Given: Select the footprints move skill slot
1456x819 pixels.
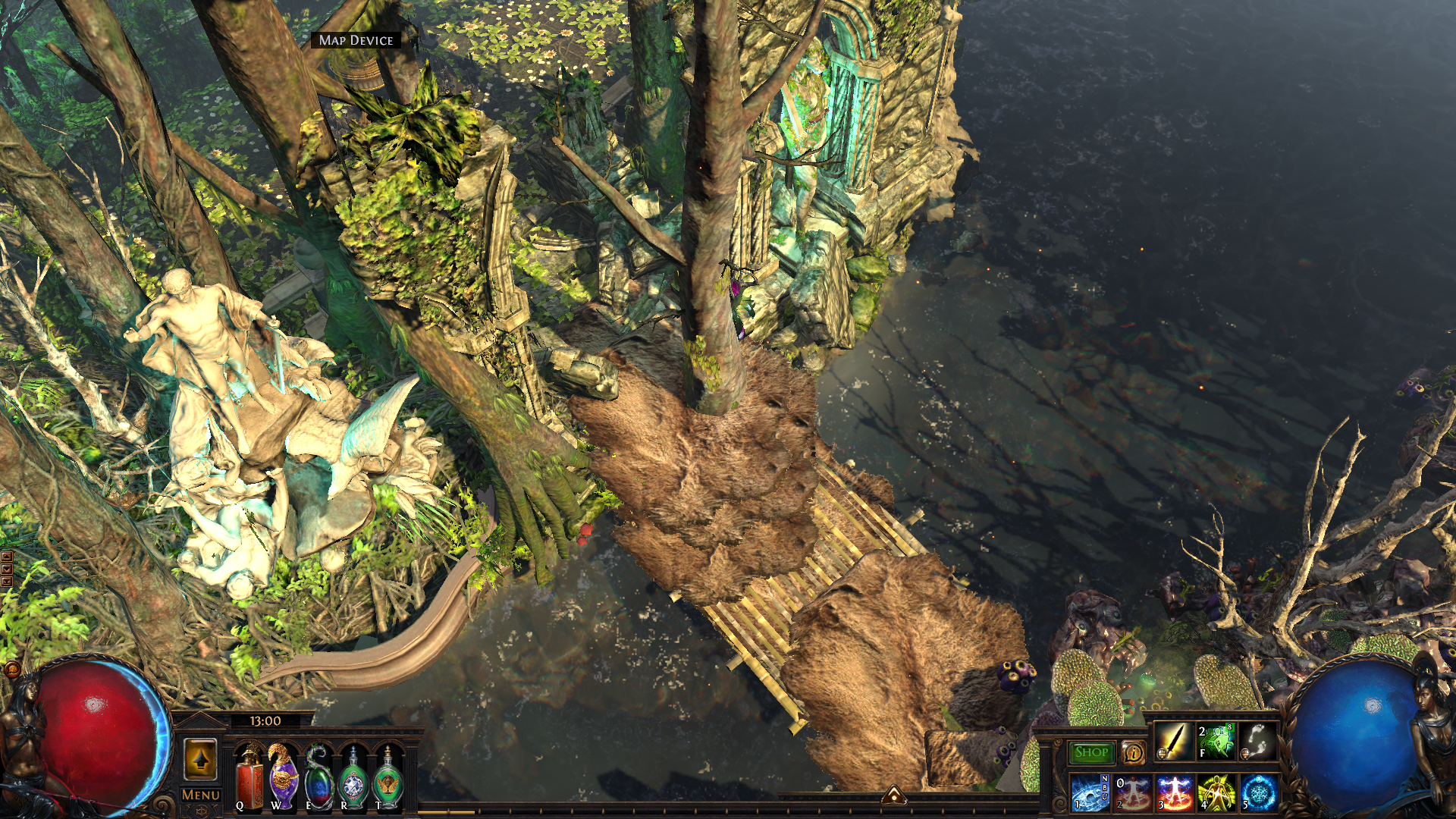Looking at the screenshot, I should click(1257, 742).
